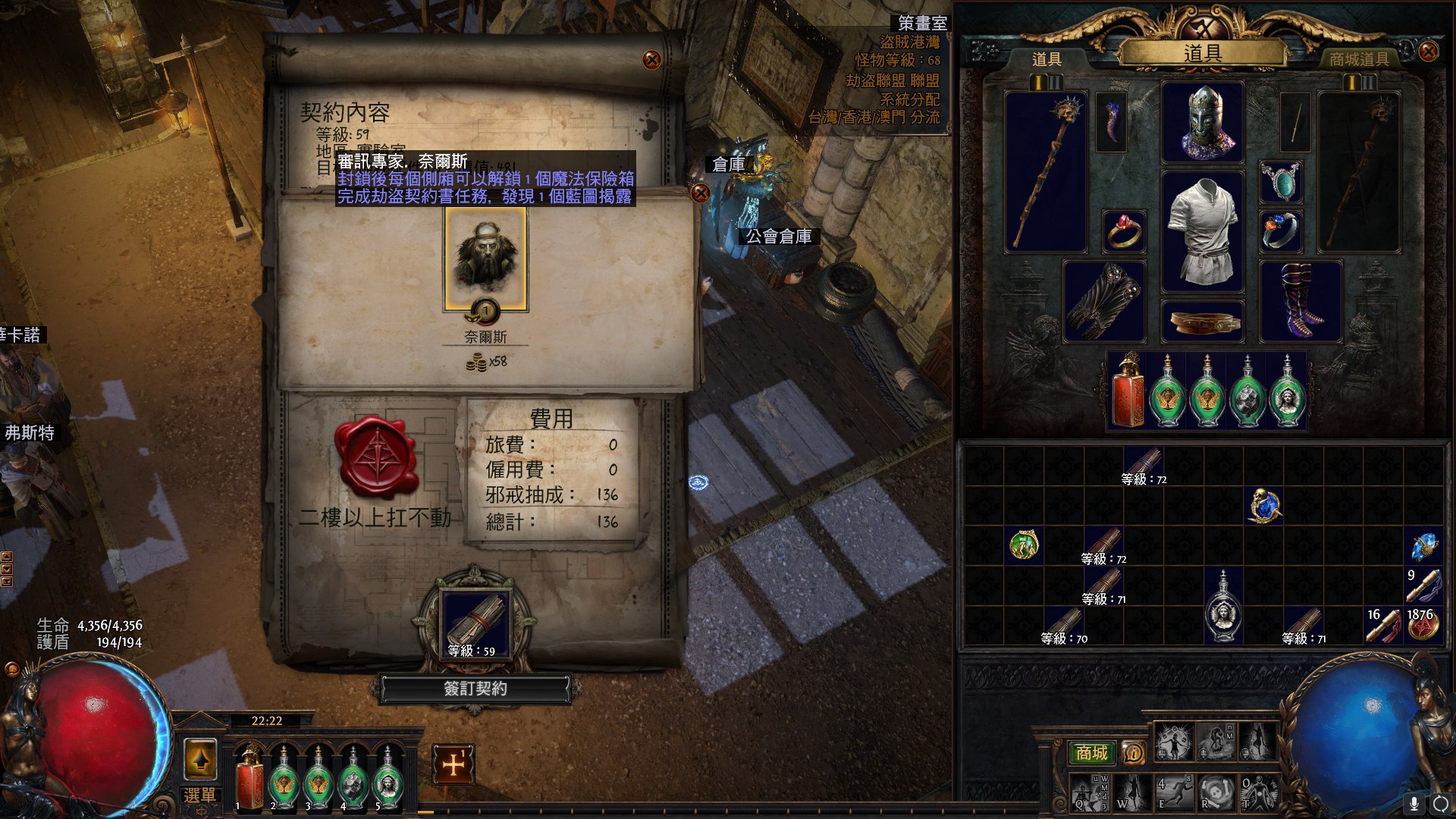
Task: Select the ruby ring slot
Action: pyautogui.click(x=1123, y=231)
